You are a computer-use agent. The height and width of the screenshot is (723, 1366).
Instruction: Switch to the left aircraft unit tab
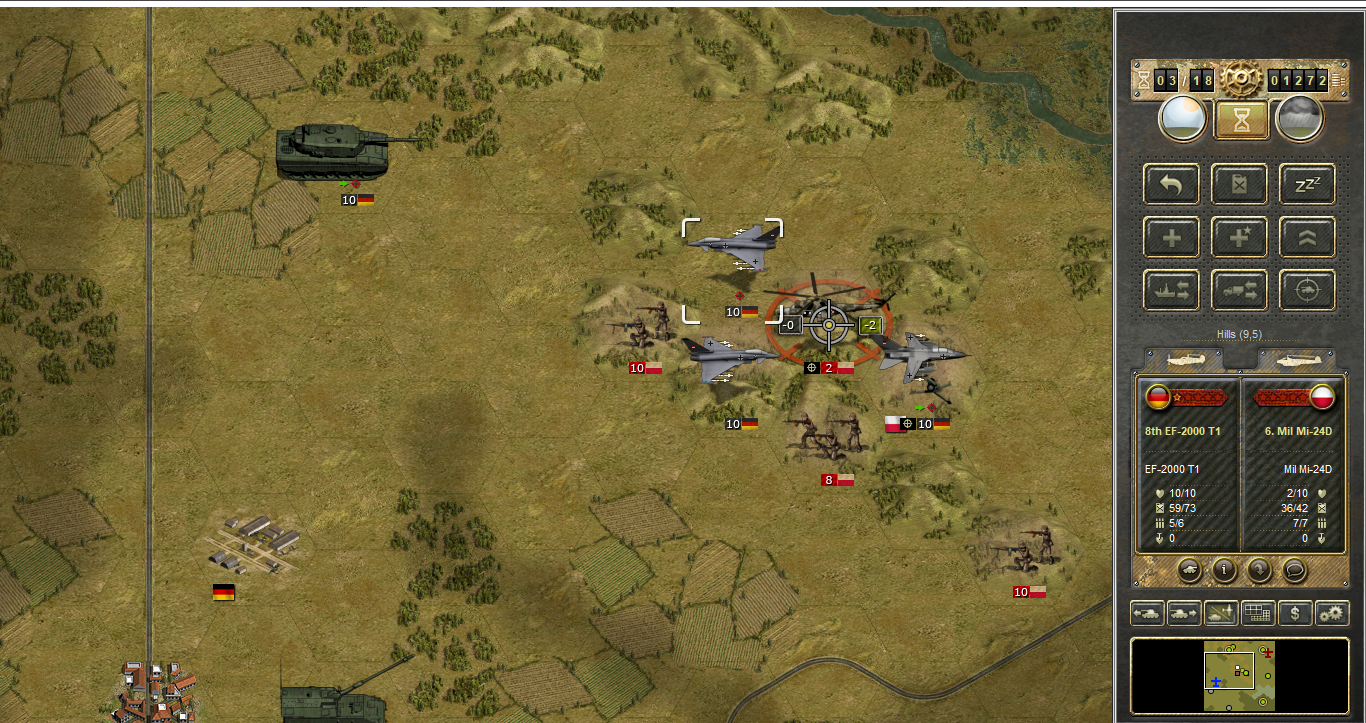tap(1186, 358)
